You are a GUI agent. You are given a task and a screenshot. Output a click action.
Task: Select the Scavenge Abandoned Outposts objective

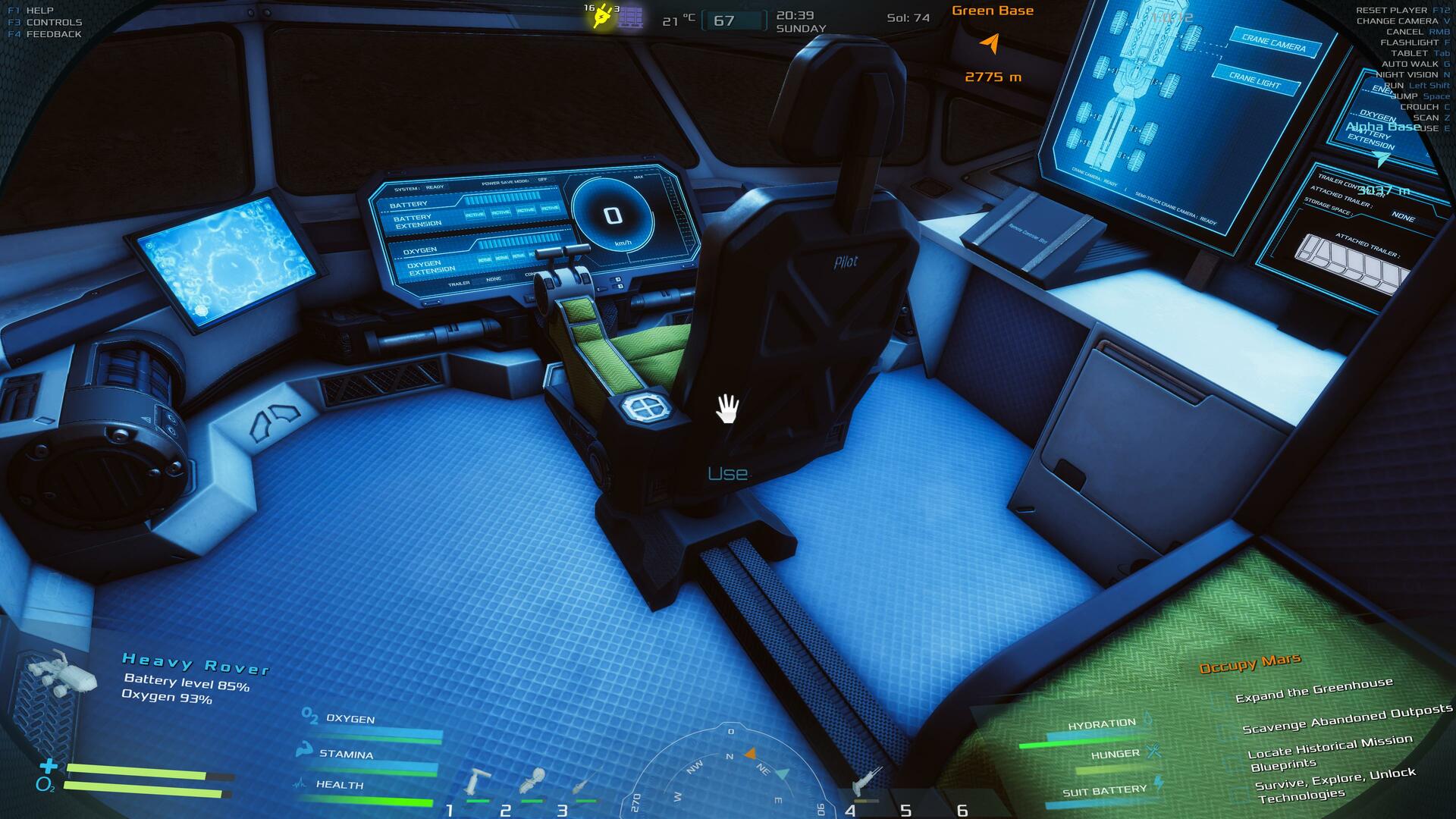1347,719
